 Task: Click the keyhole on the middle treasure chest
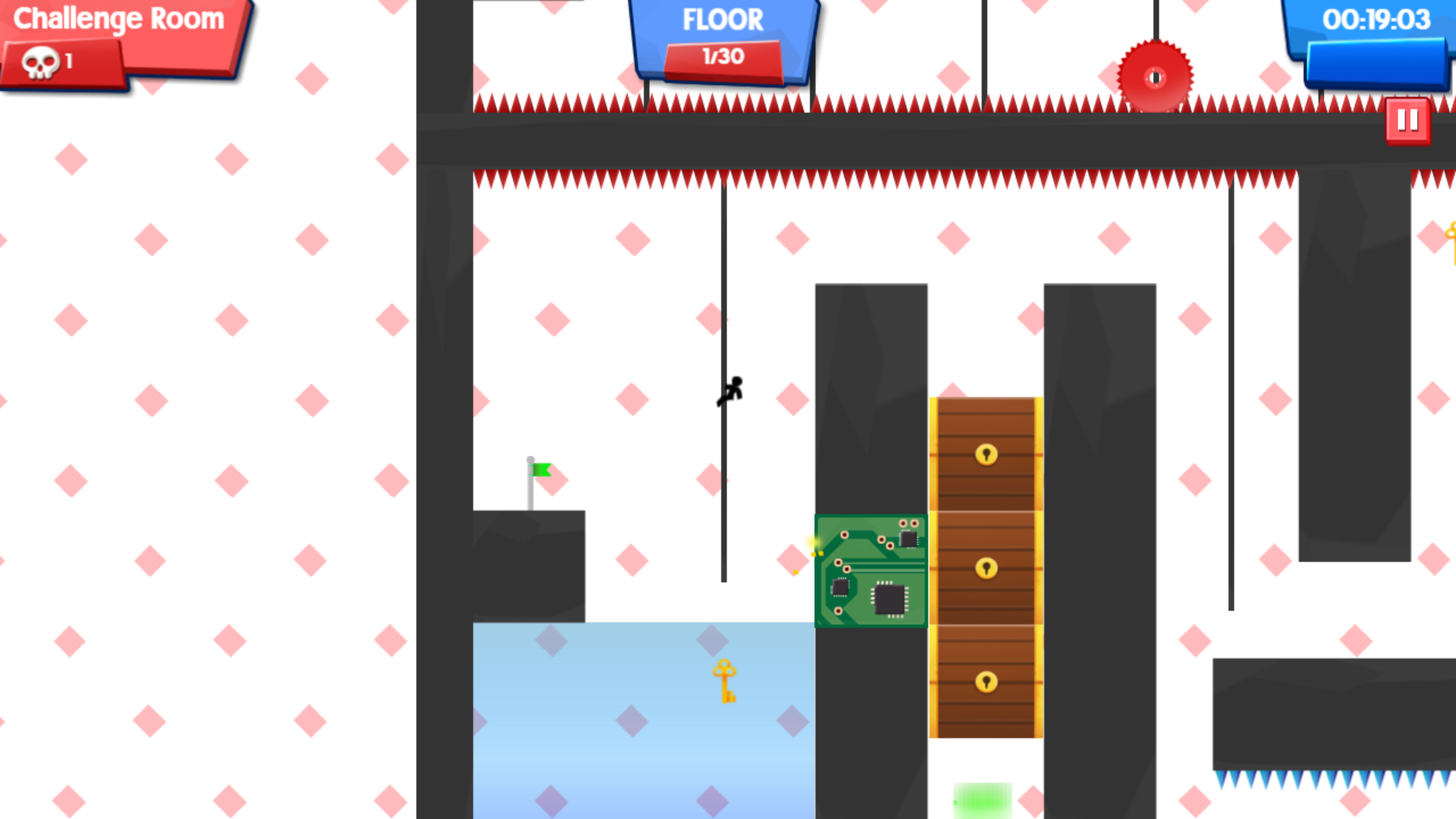tap(985, 569)
